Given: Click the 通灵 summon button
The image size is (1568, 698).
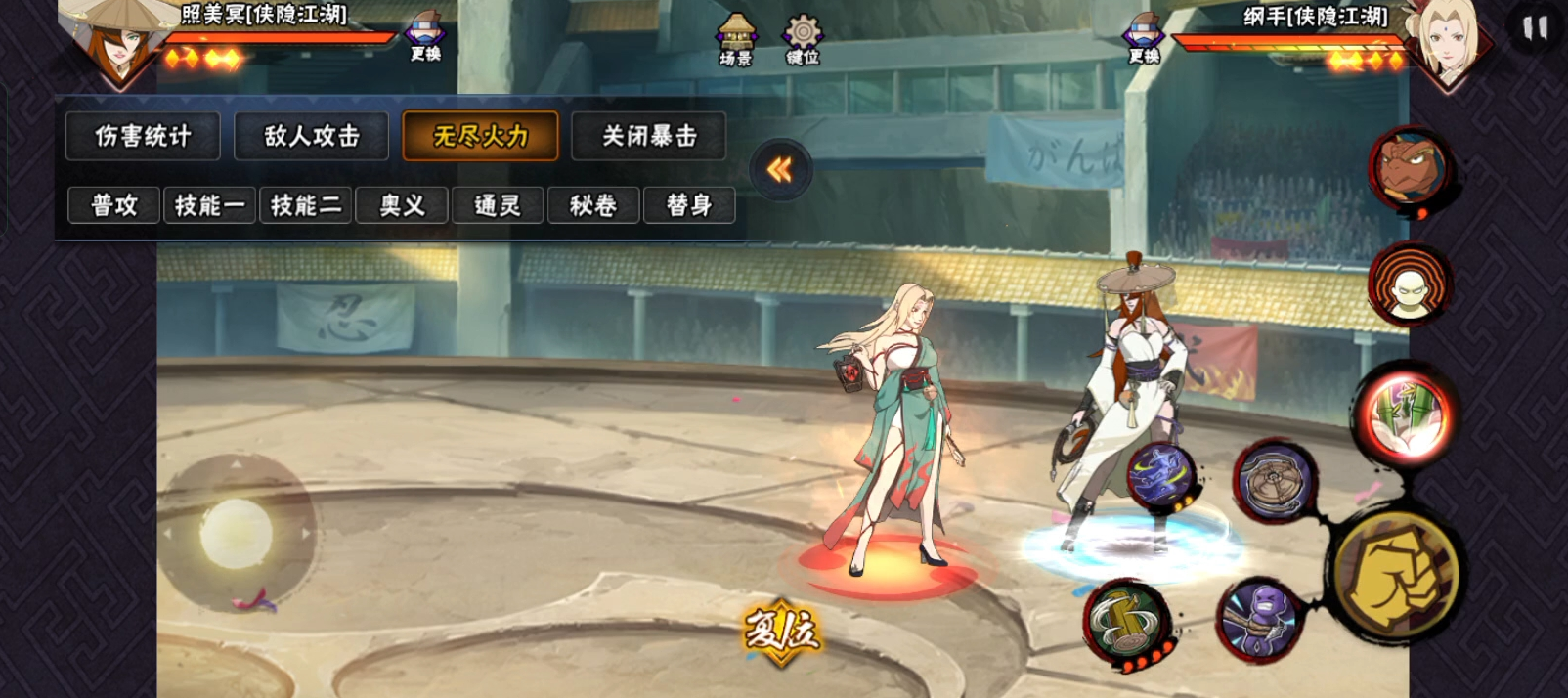Looking at the screenshot, I should pos(497,205).
